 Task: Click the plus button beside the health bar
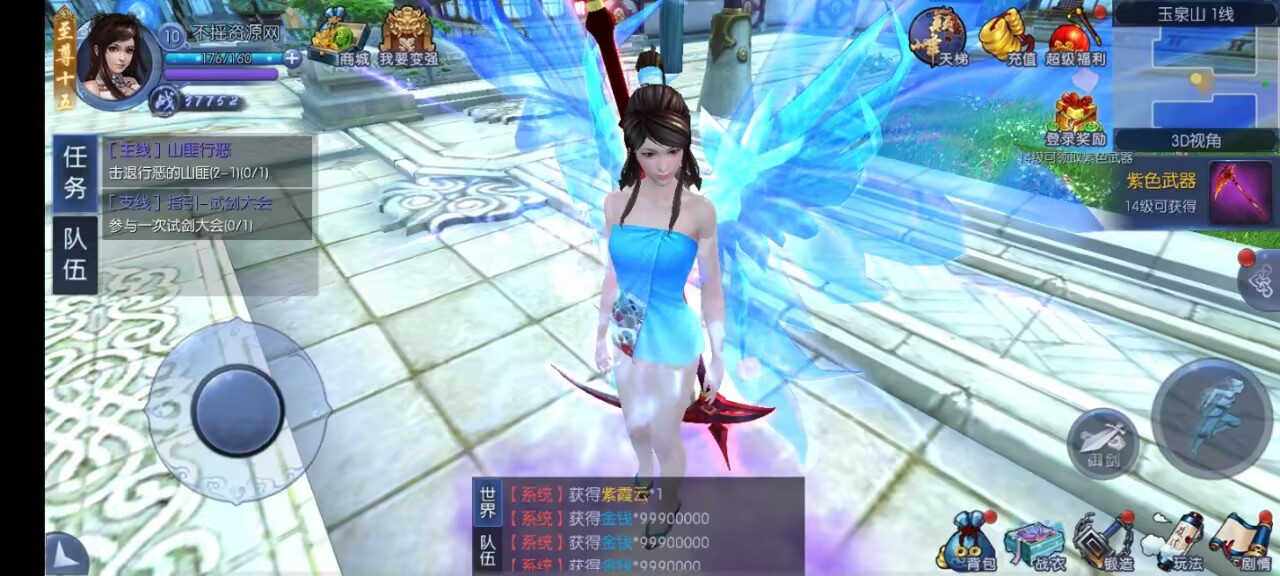pyautogui.click(x=292, y=58)
